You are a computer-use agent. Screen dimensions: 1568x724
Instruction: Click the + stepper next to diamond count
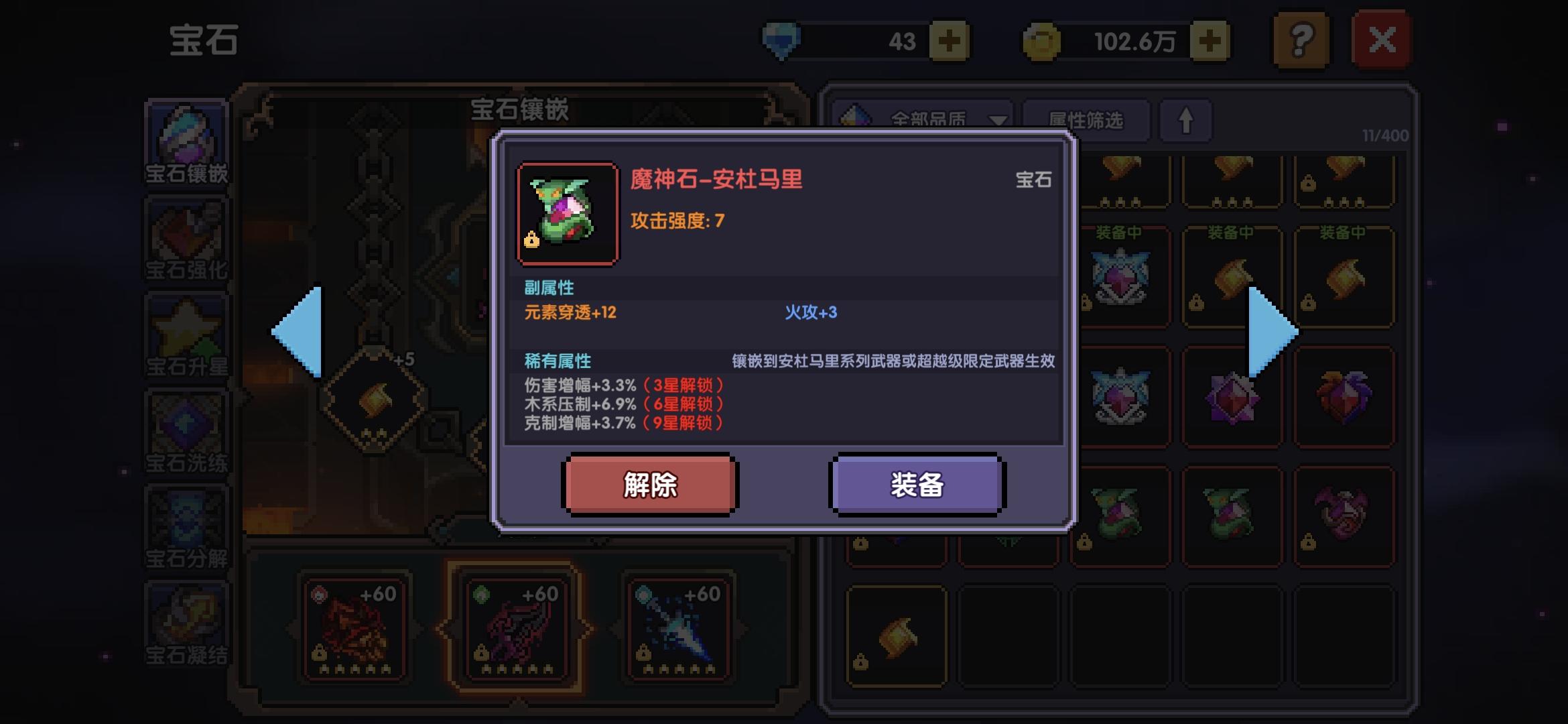coord(952,39)
